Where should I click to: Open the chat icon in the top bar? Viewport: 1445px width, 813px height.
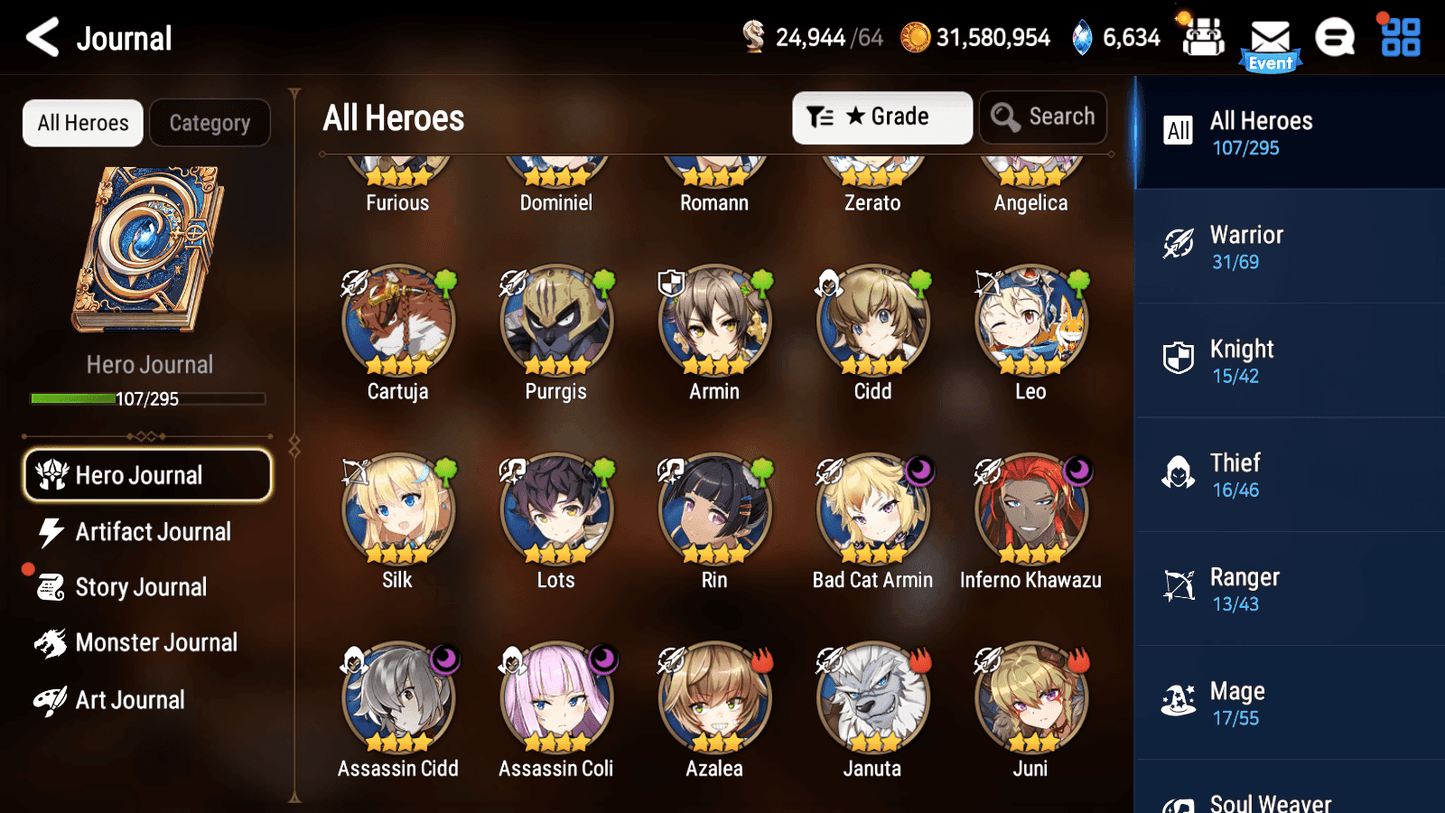pyautogui.click(x=1335, y=37)
